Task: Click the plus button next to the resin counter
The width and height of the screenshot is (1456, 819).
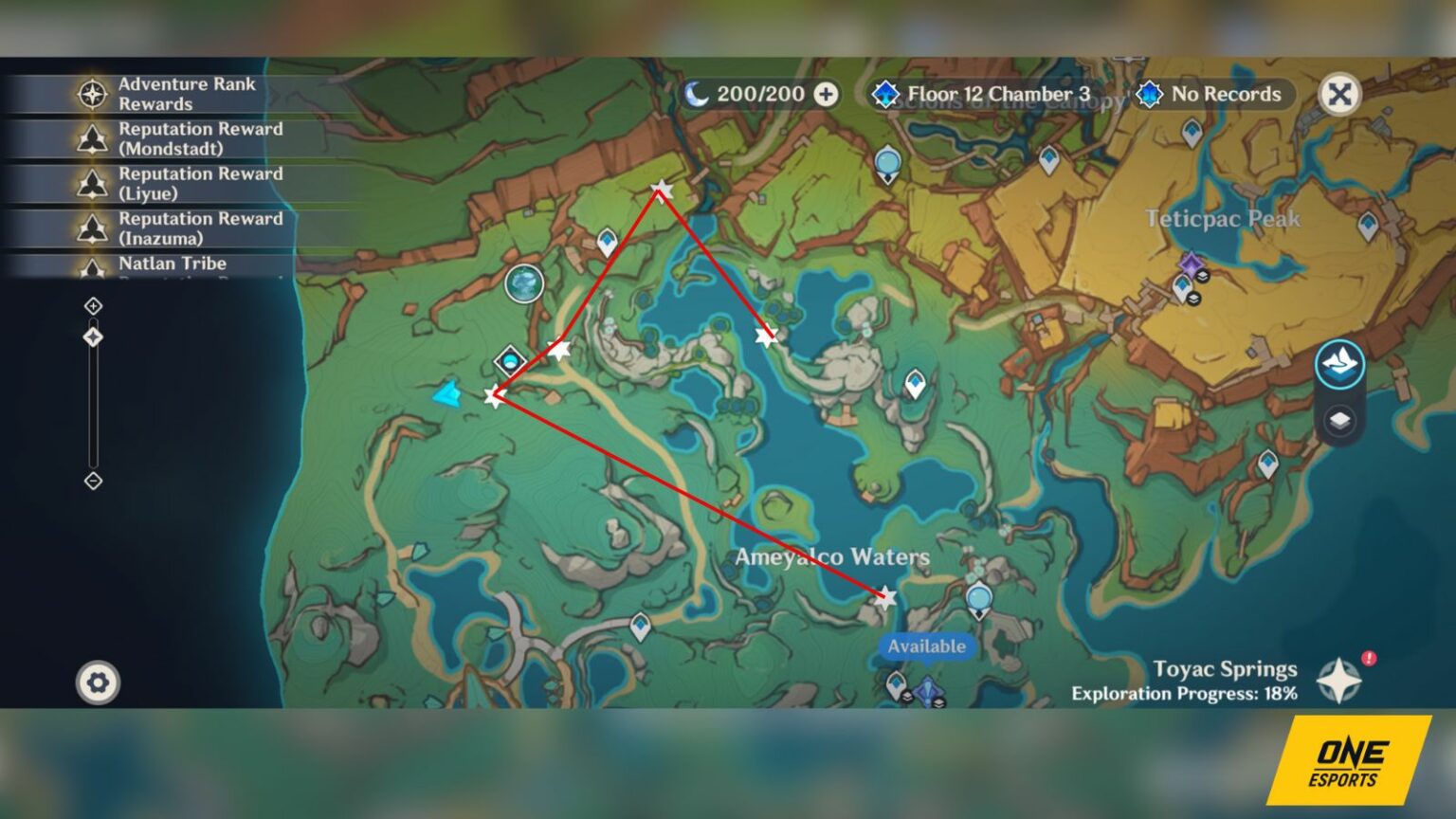Action: tap(827, 95)
